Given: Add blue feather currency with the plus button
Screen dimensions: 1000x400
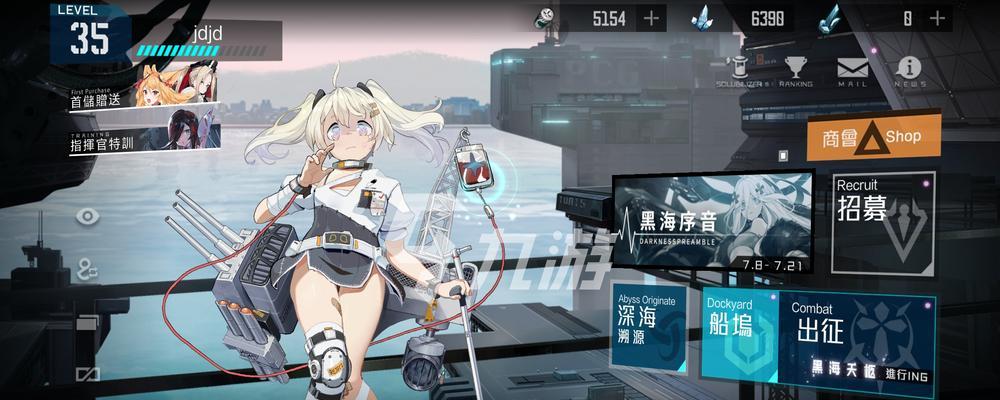Looking at the screenshot, I should [x=937, y=17].
